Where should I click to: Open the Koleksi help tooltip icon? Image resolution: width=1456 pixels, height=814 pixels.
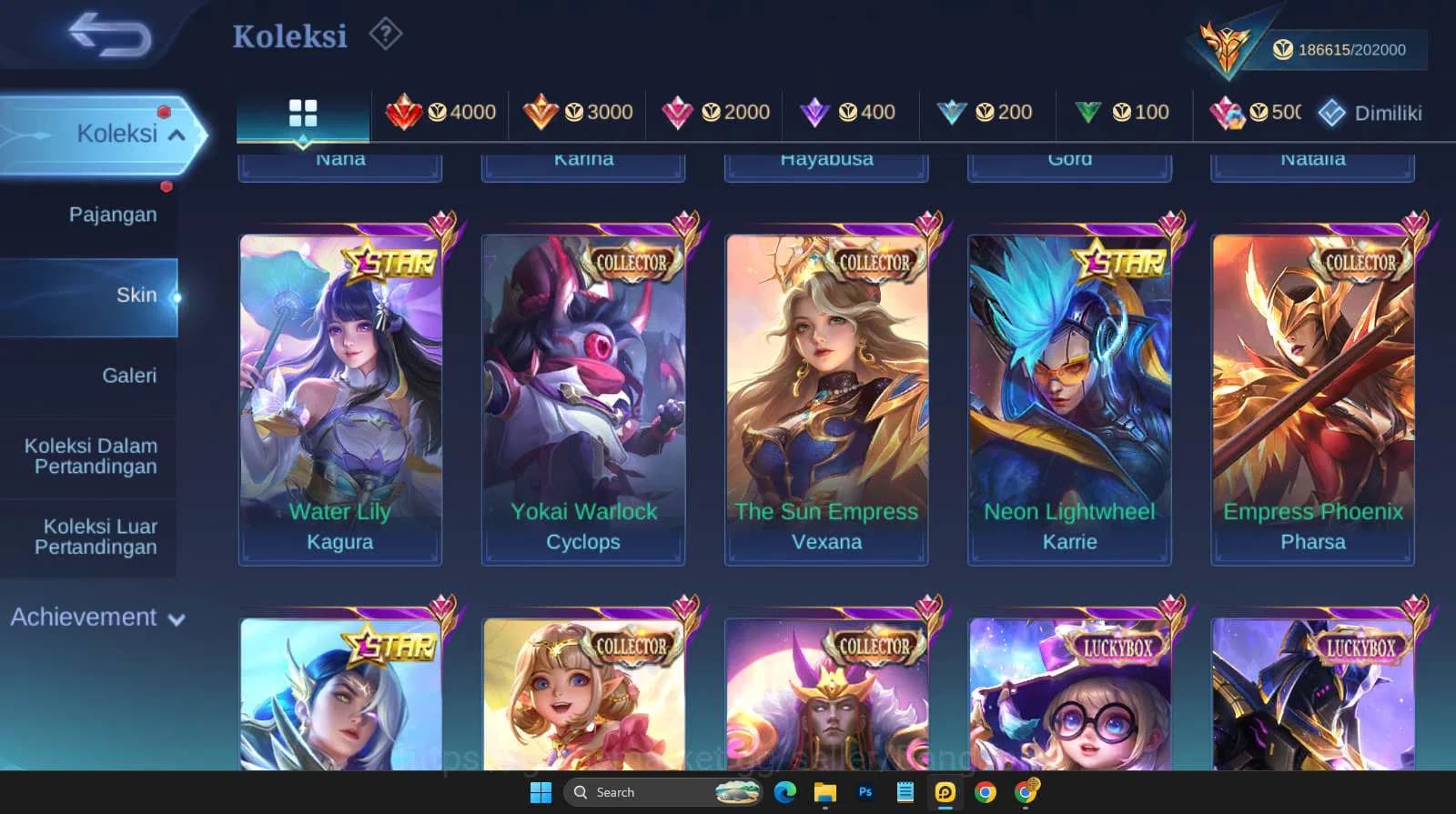click(x=386, y=34)
